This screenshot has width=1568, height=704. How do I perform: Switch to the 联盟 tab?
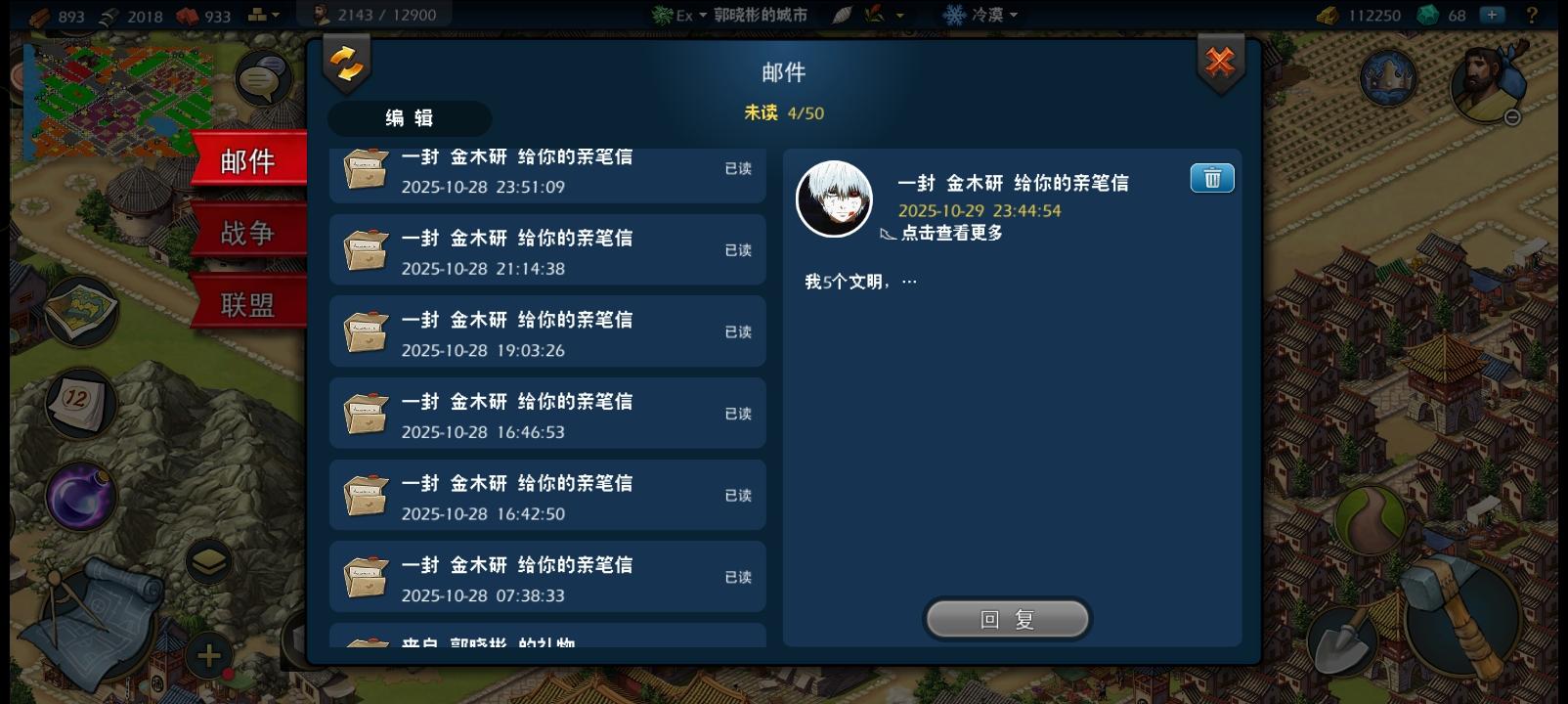tap(247, 303)
